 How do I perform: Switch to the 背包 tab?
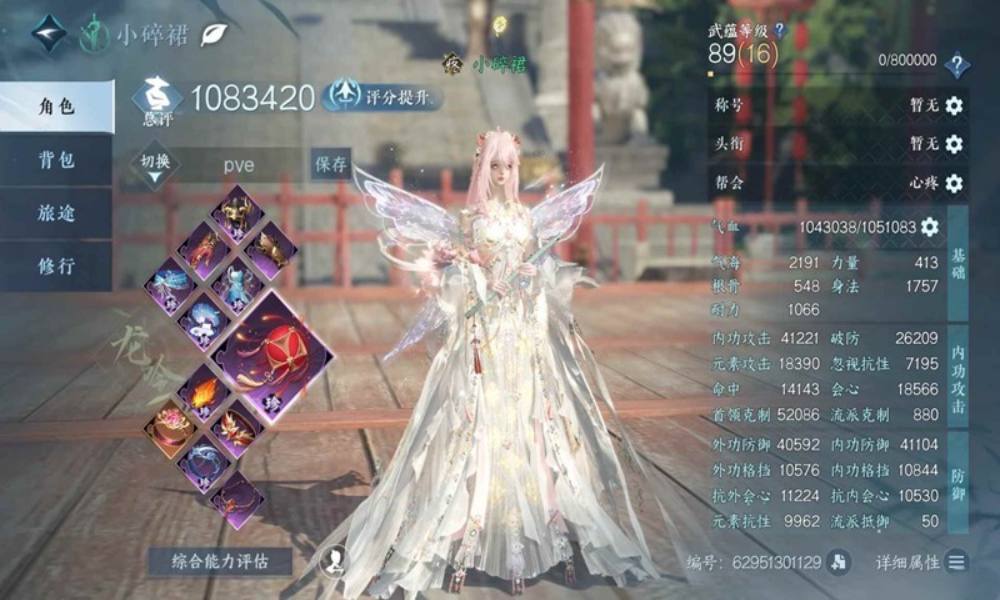56,160
